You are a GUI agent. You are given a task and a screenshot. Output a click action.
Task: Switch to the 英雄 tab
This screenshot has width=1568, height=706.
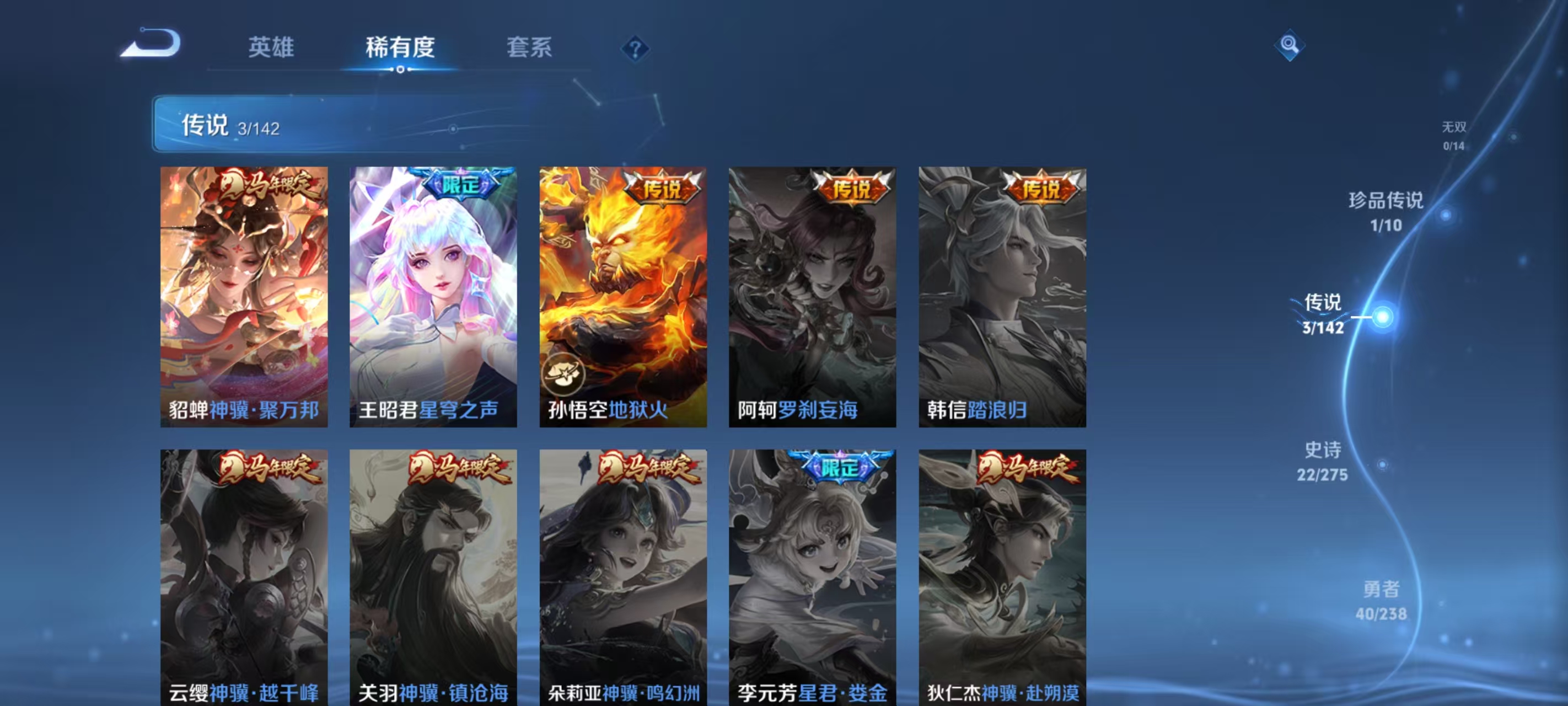(271, 47)
